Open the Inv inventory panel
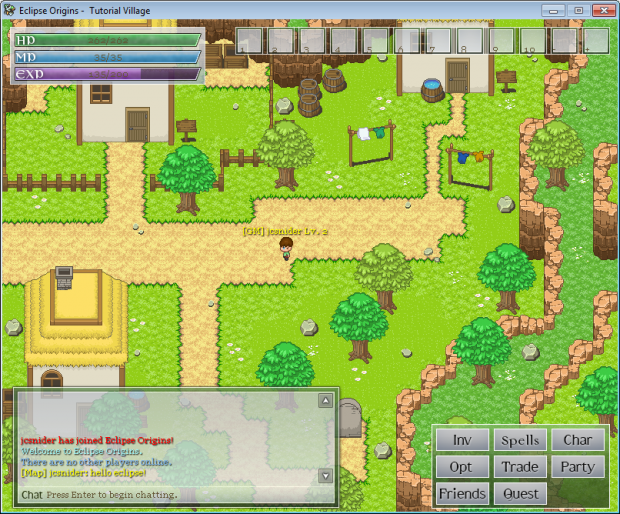The width and height of the screenshot is (620, 514). pos(462,440)
